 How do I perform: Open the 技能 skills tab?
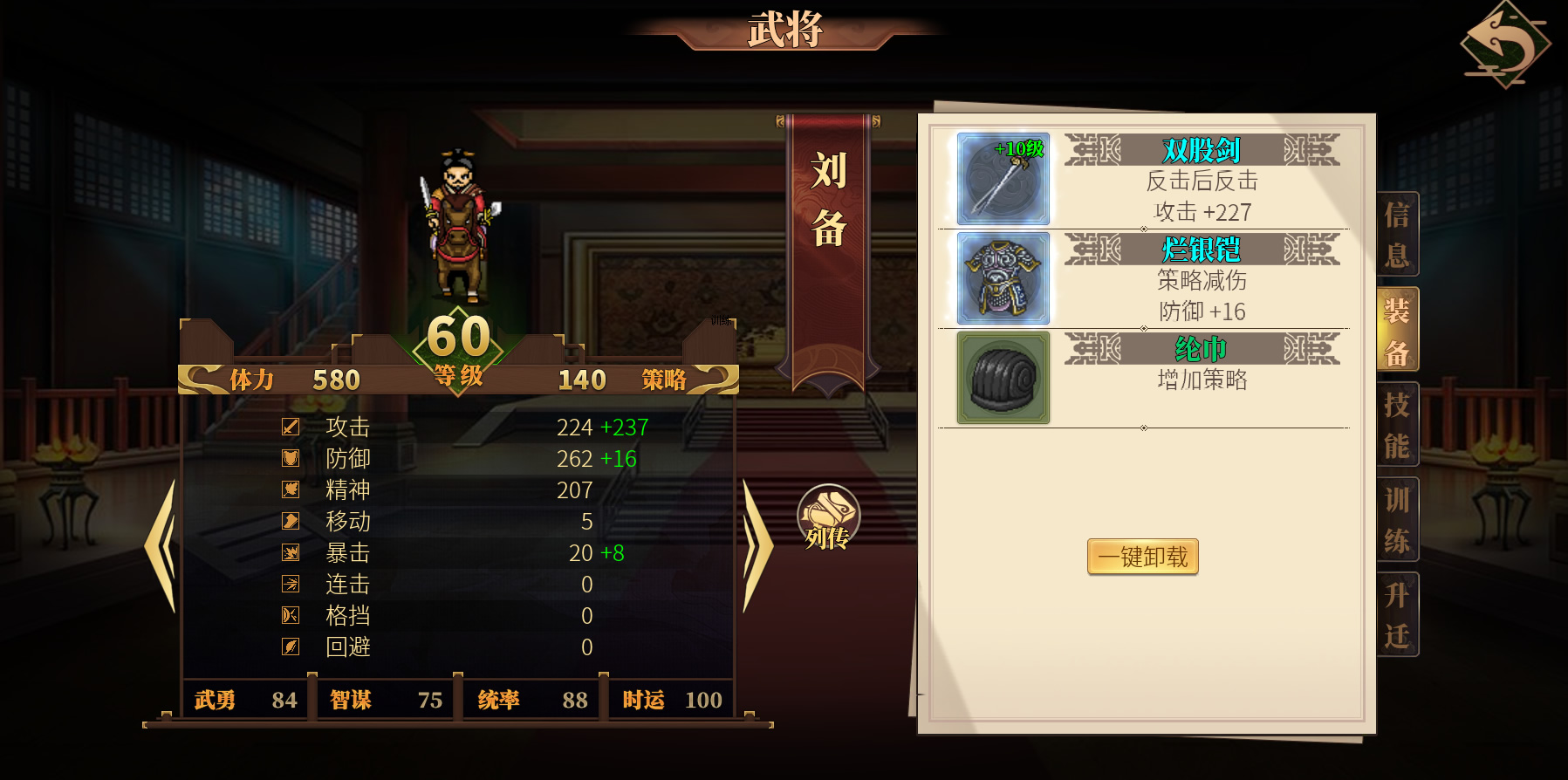click(x=1397, y=425)
